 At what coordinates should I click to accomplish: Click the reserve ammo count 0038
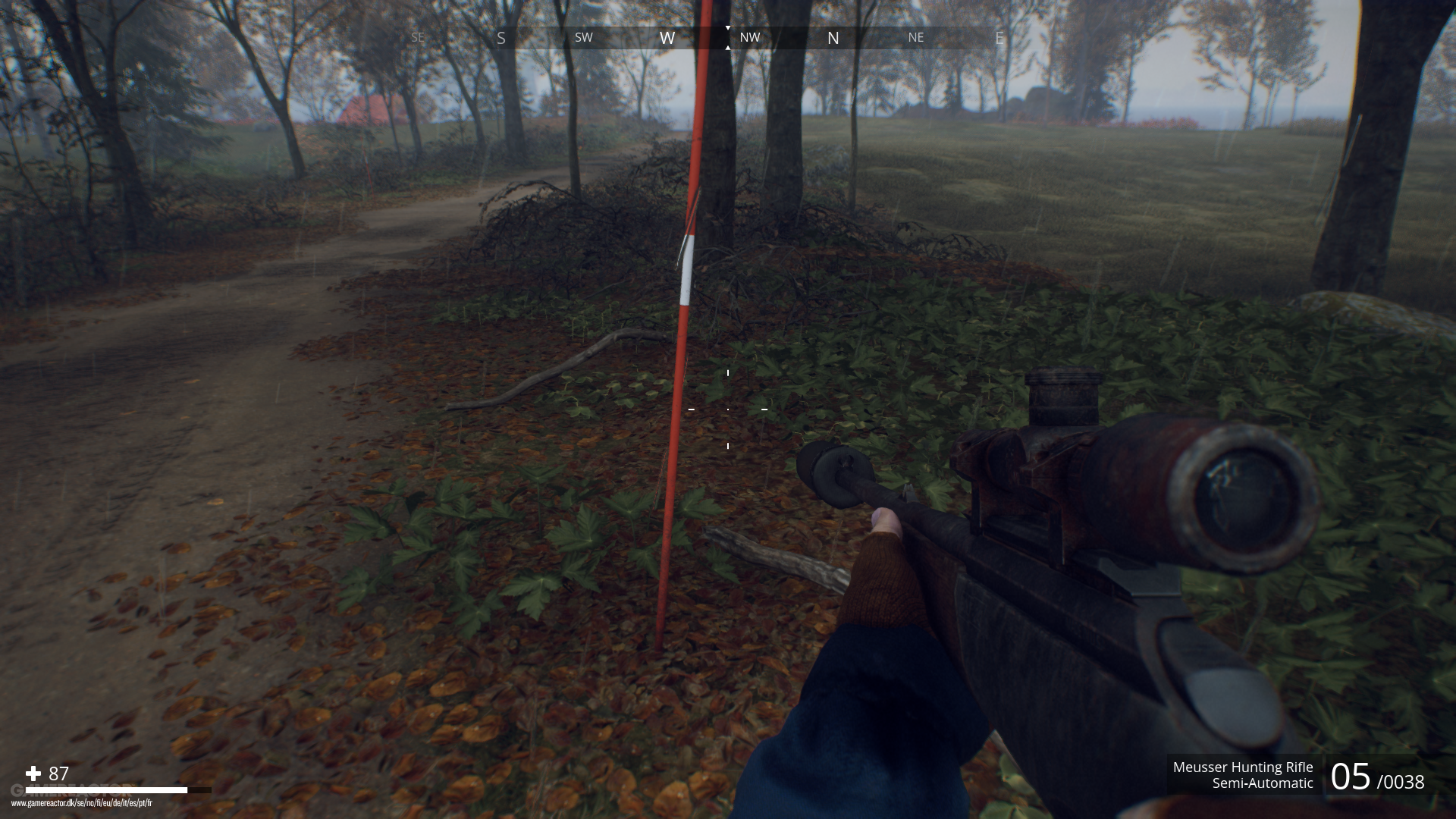(x=1403, y=781)
